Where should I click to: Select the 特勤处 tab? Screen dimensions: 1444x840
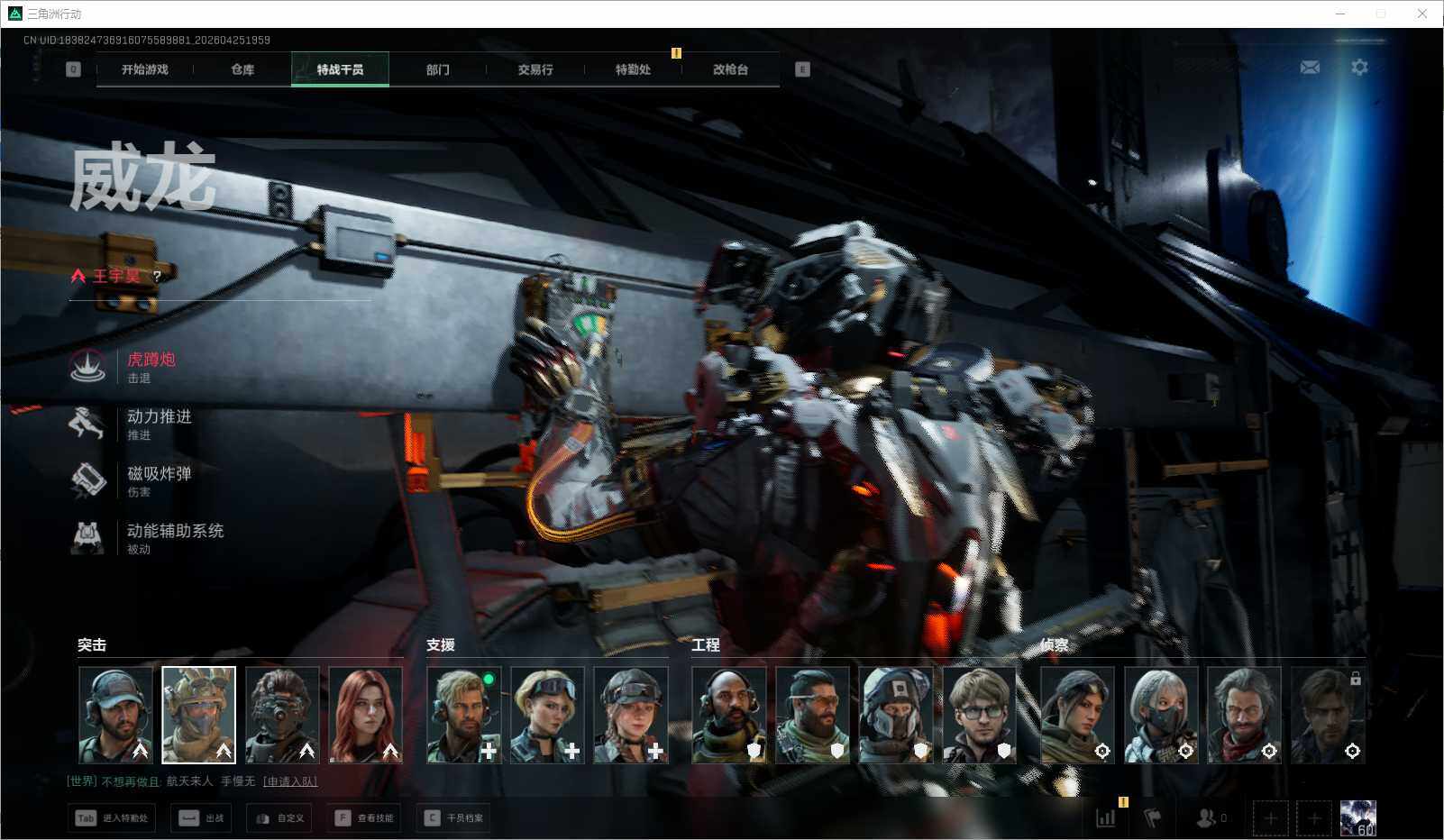pyautogui.click(x=633, y=69)
